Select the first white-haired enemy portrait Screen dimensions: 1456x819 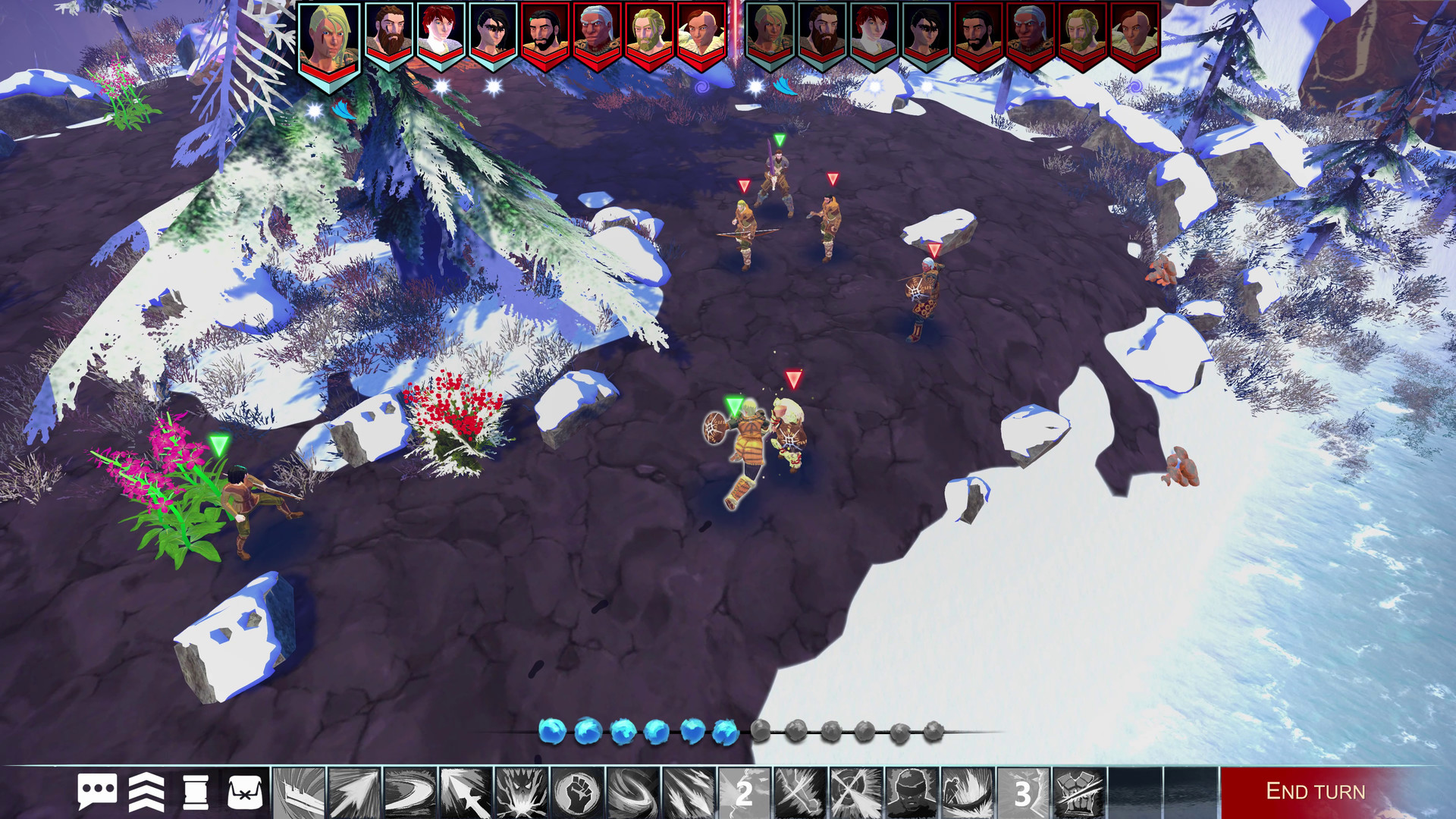(x=597, y=36)
